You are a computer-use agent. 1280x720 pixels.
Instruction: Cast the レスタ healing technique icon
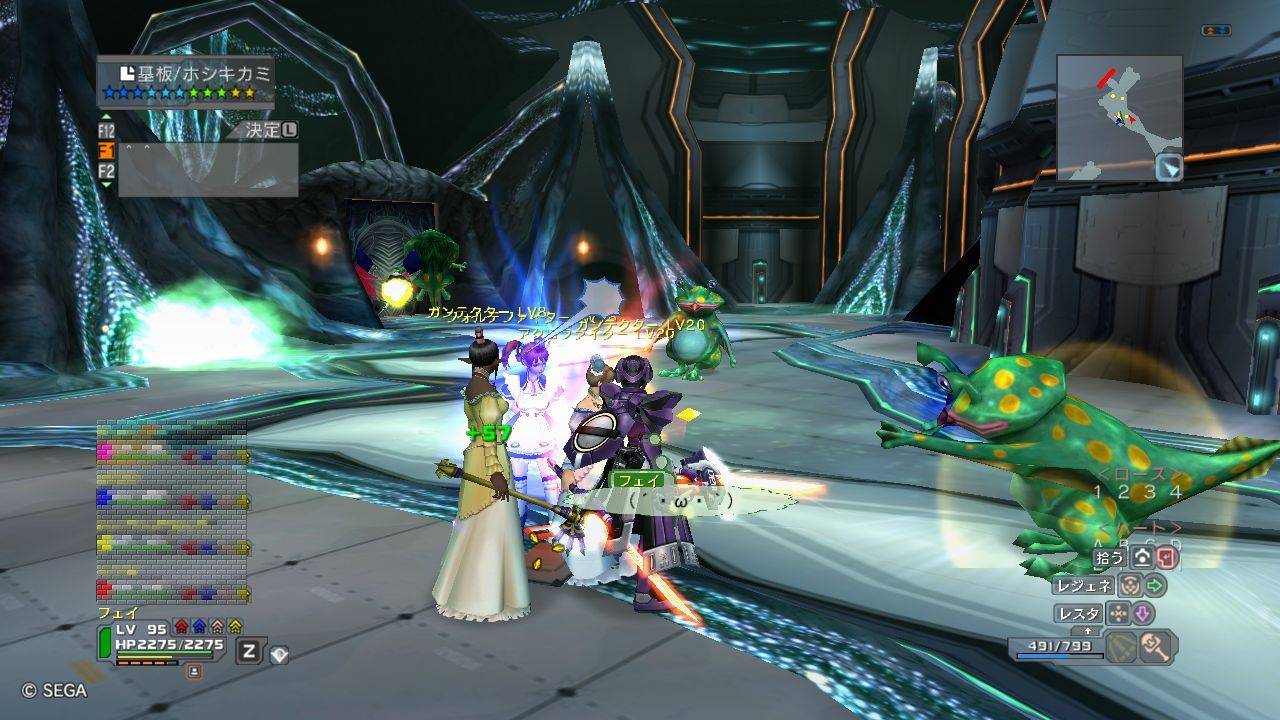click(1118, 613)
